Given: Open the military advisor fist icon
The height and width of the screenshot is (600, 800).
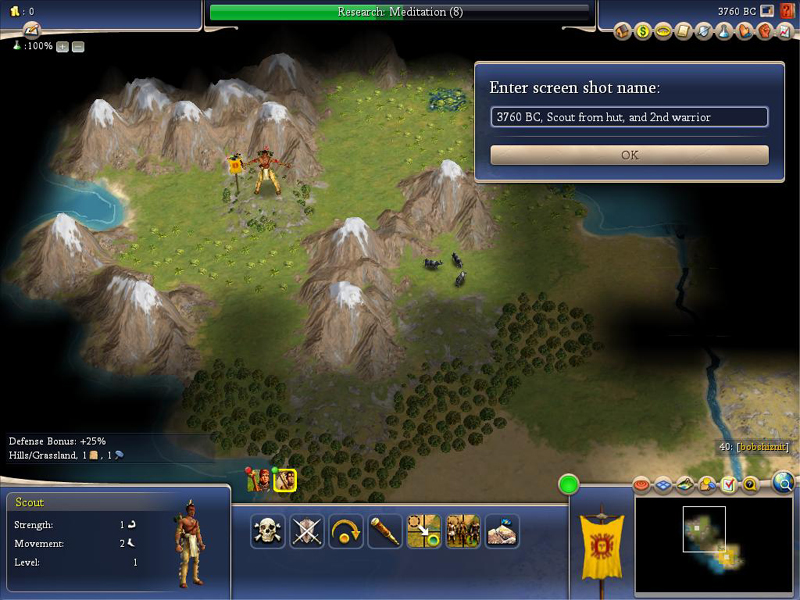Looking at the screenshot, I should coord(765,31).
